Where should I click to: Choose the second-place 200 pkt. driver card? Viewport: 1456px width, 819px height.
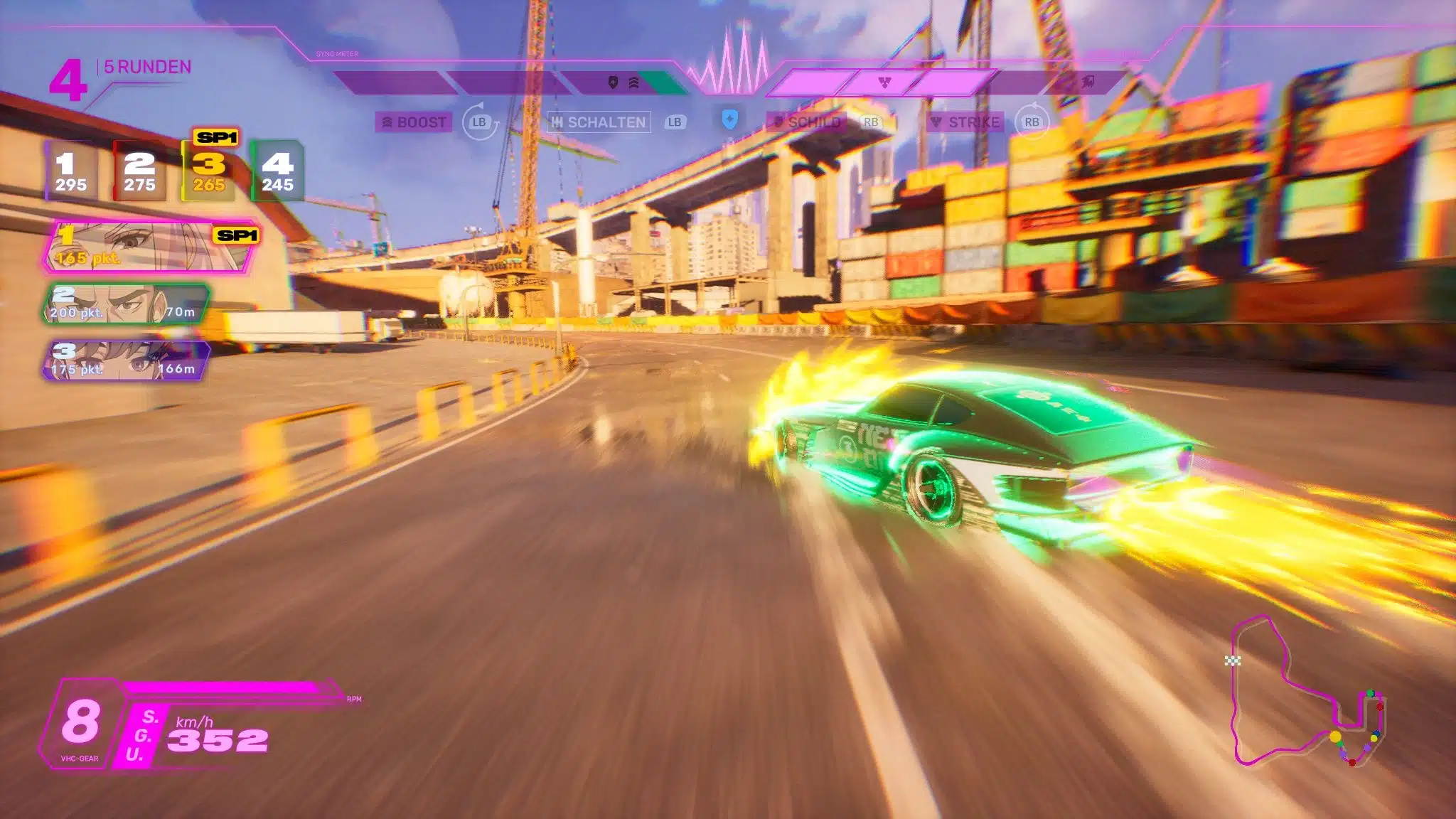(126, 304)
